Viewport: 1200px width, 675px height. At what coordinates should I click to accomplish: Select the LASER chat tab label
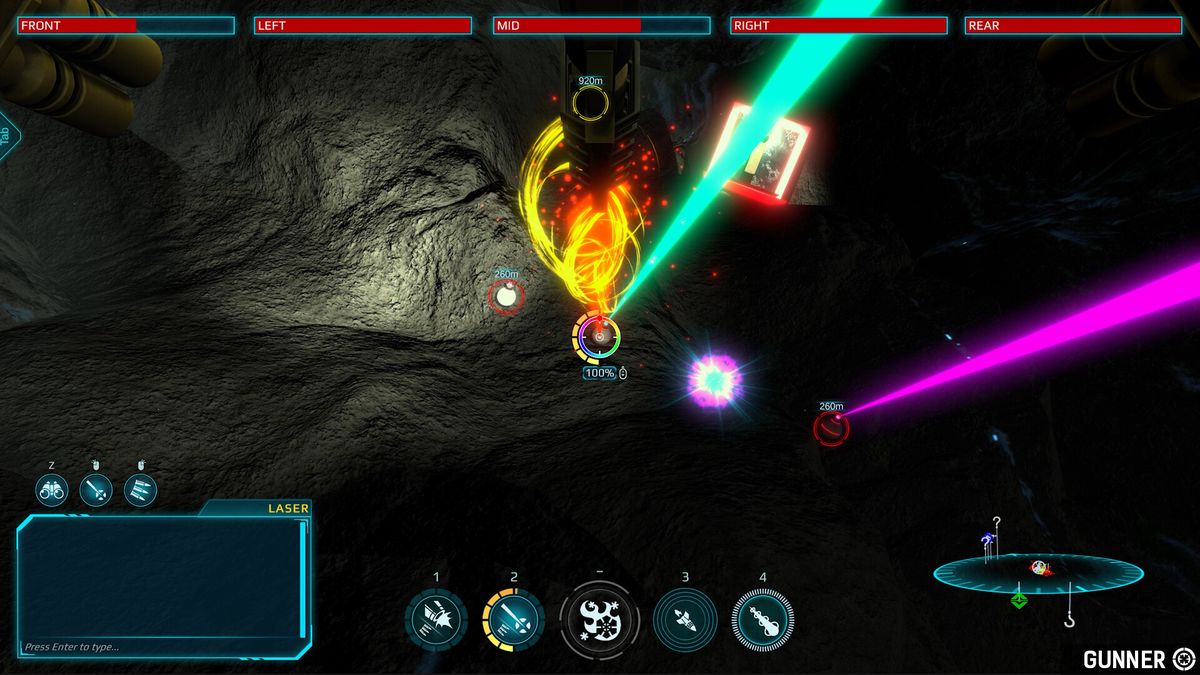[288, 508]
